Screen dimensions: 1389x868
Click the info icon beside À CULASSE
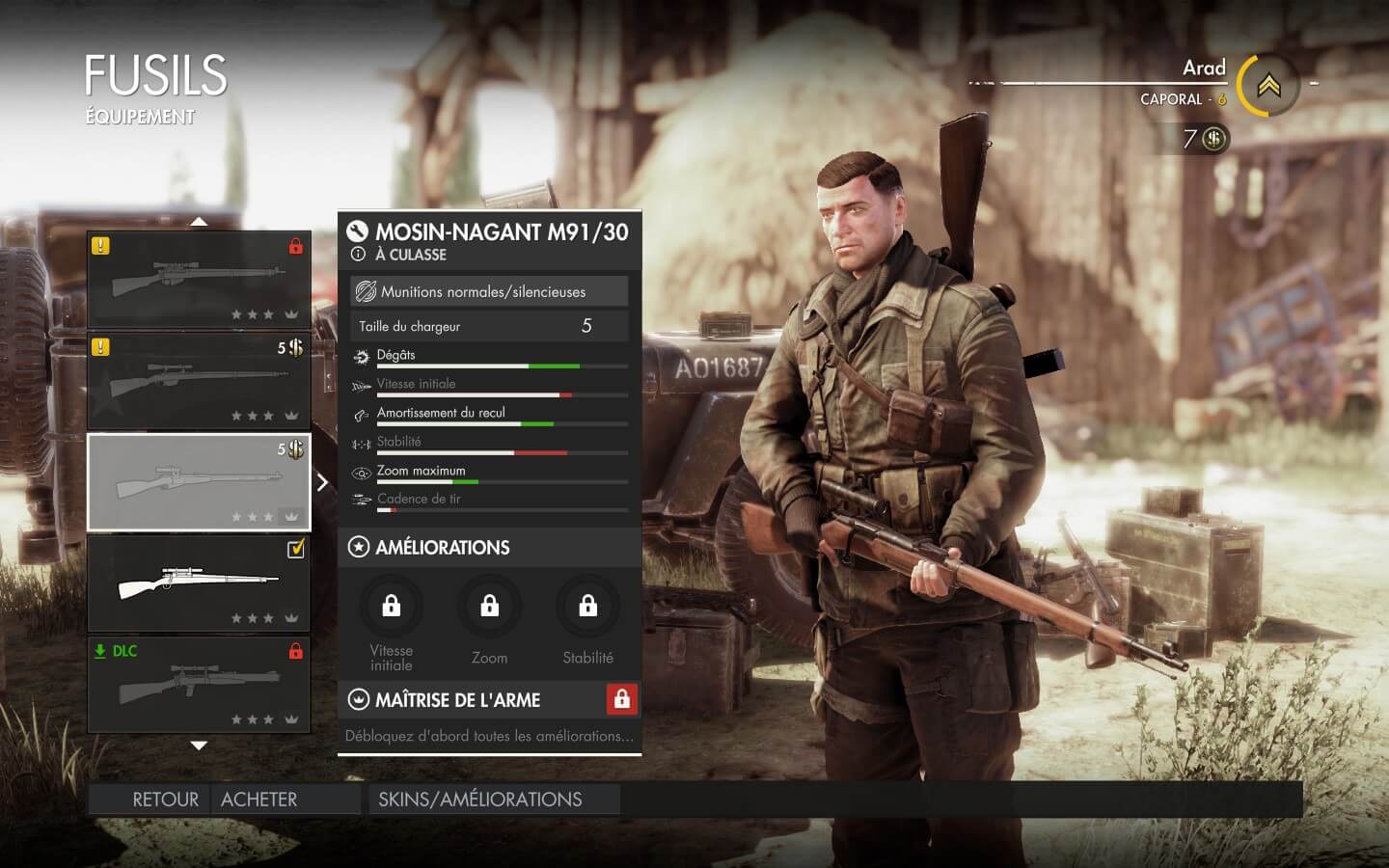tap(358, 255)
